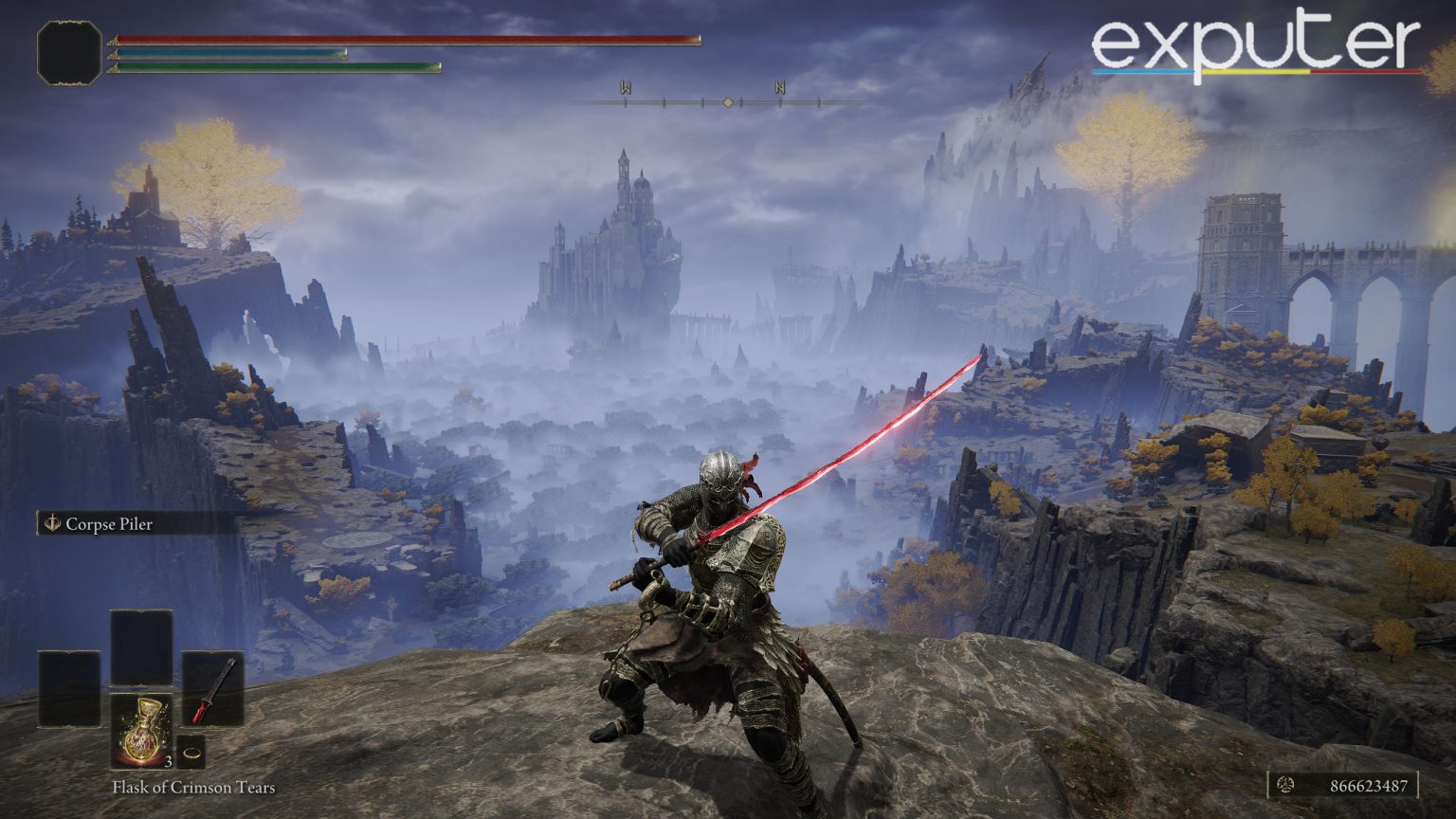This screenshot has height=819, width=1456.
Task: Click the W marker on the compass
Action: pos(624,86)
